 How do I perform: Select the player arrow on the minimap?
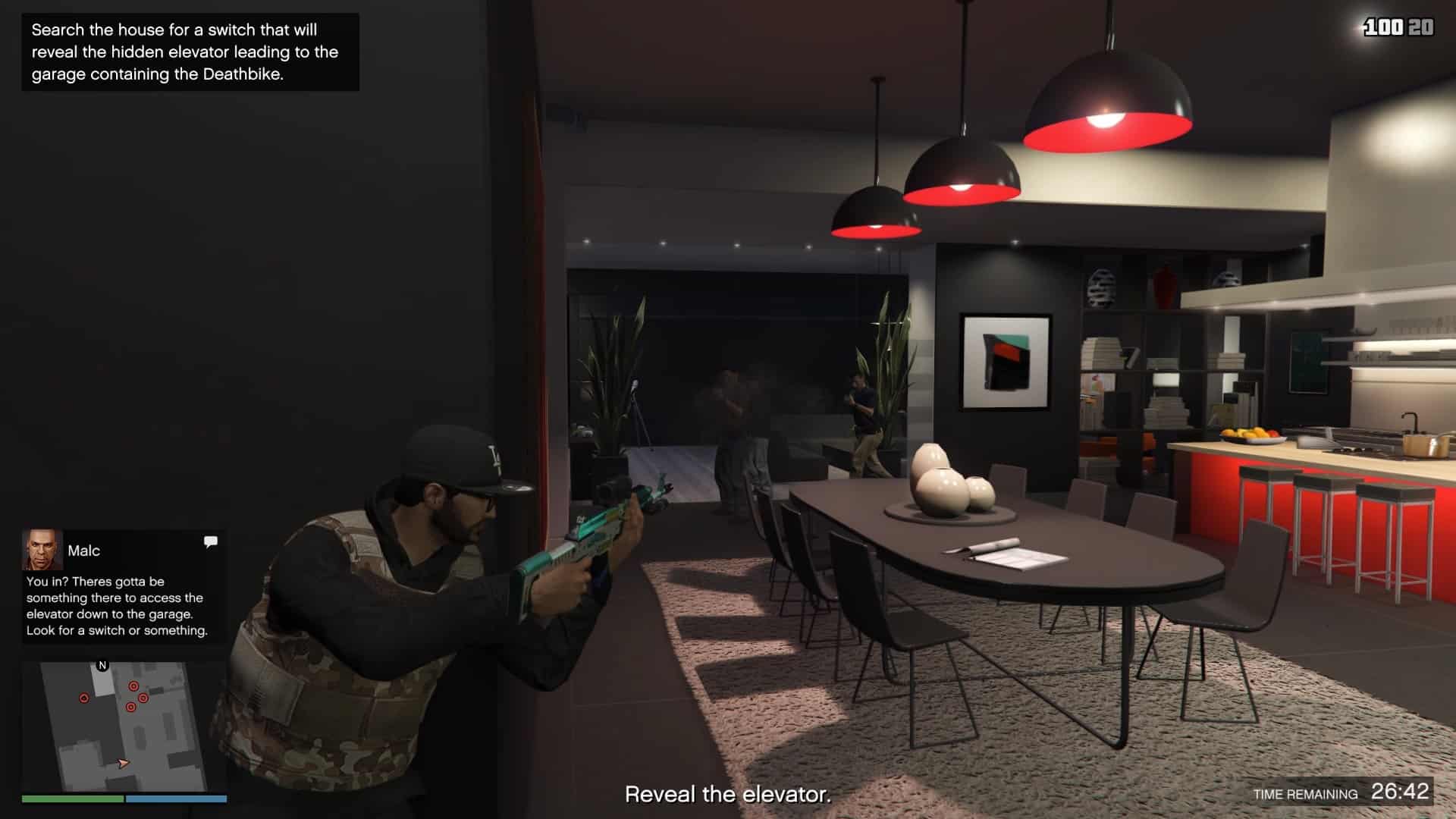(123, 763)
